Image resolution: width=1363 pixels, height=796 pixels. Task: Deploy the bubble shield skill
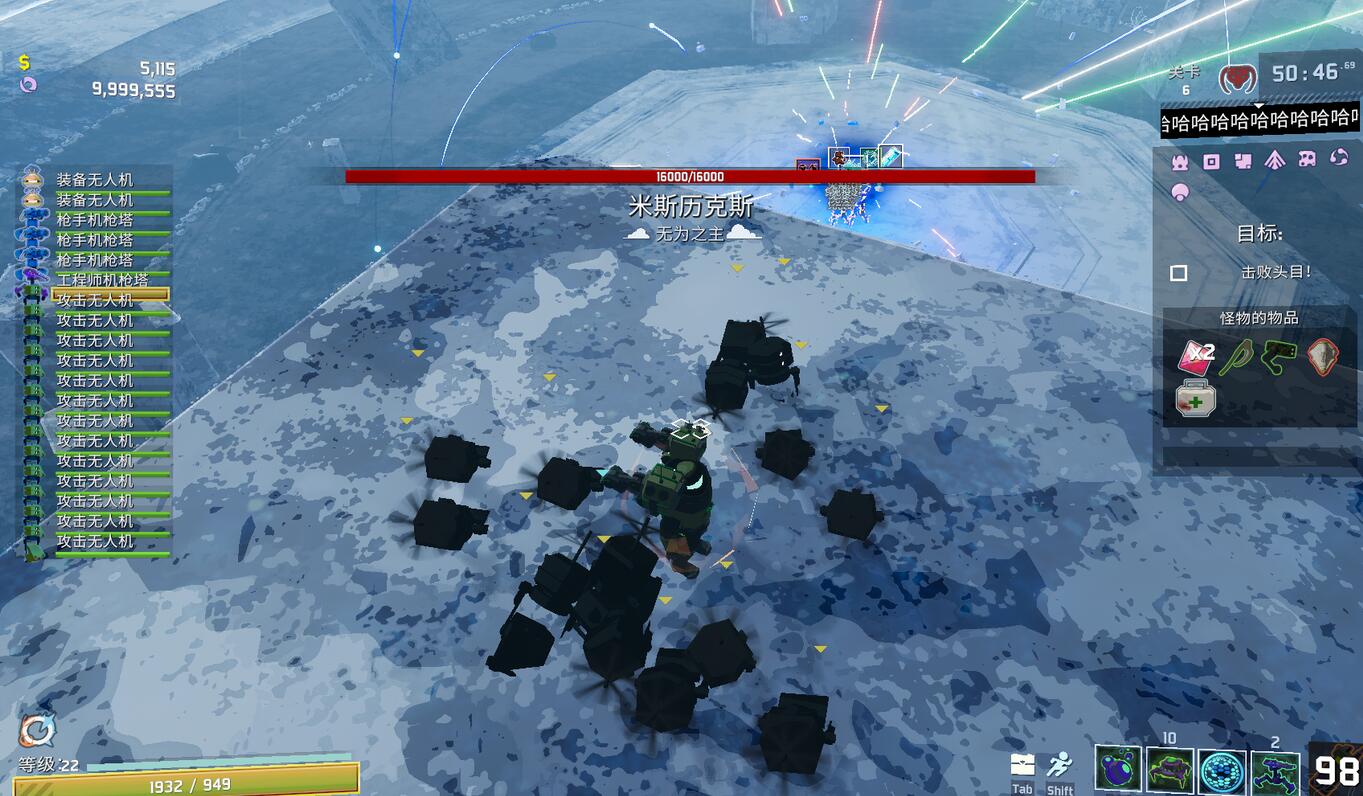tap(1222, 771)
